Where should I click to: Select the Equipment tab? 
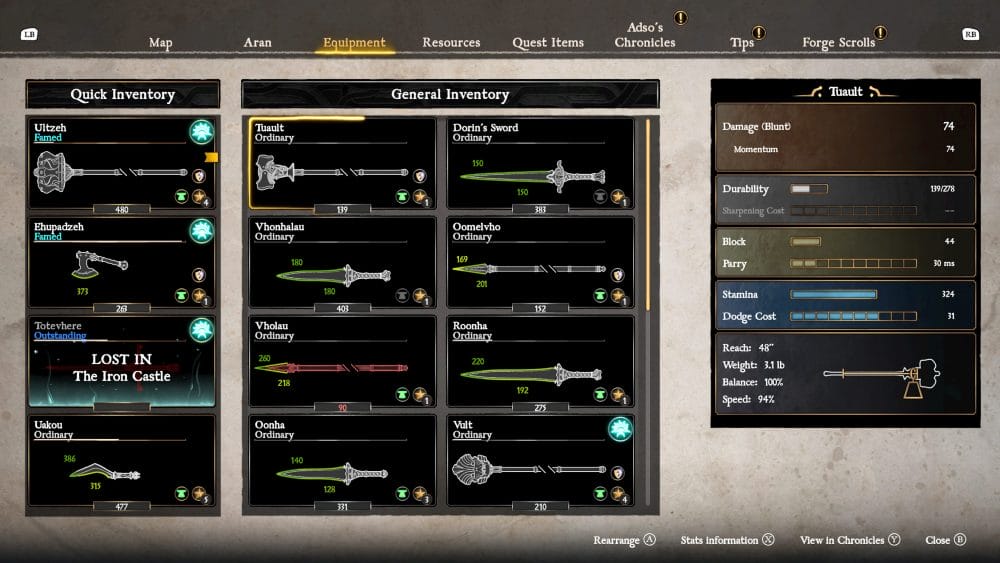(x=354, y=43)
